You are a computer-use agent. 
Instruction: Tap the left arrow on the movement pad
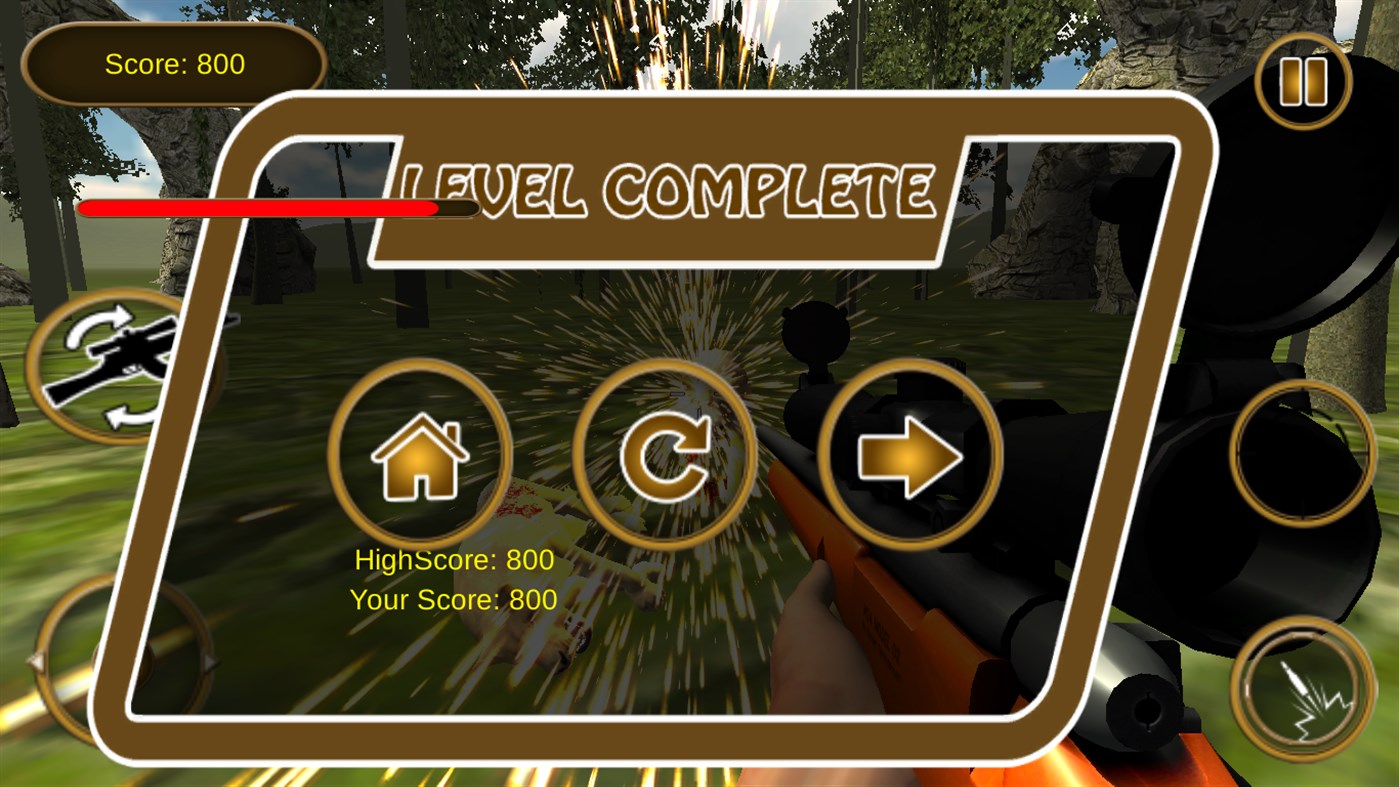[x=38, y=662]
